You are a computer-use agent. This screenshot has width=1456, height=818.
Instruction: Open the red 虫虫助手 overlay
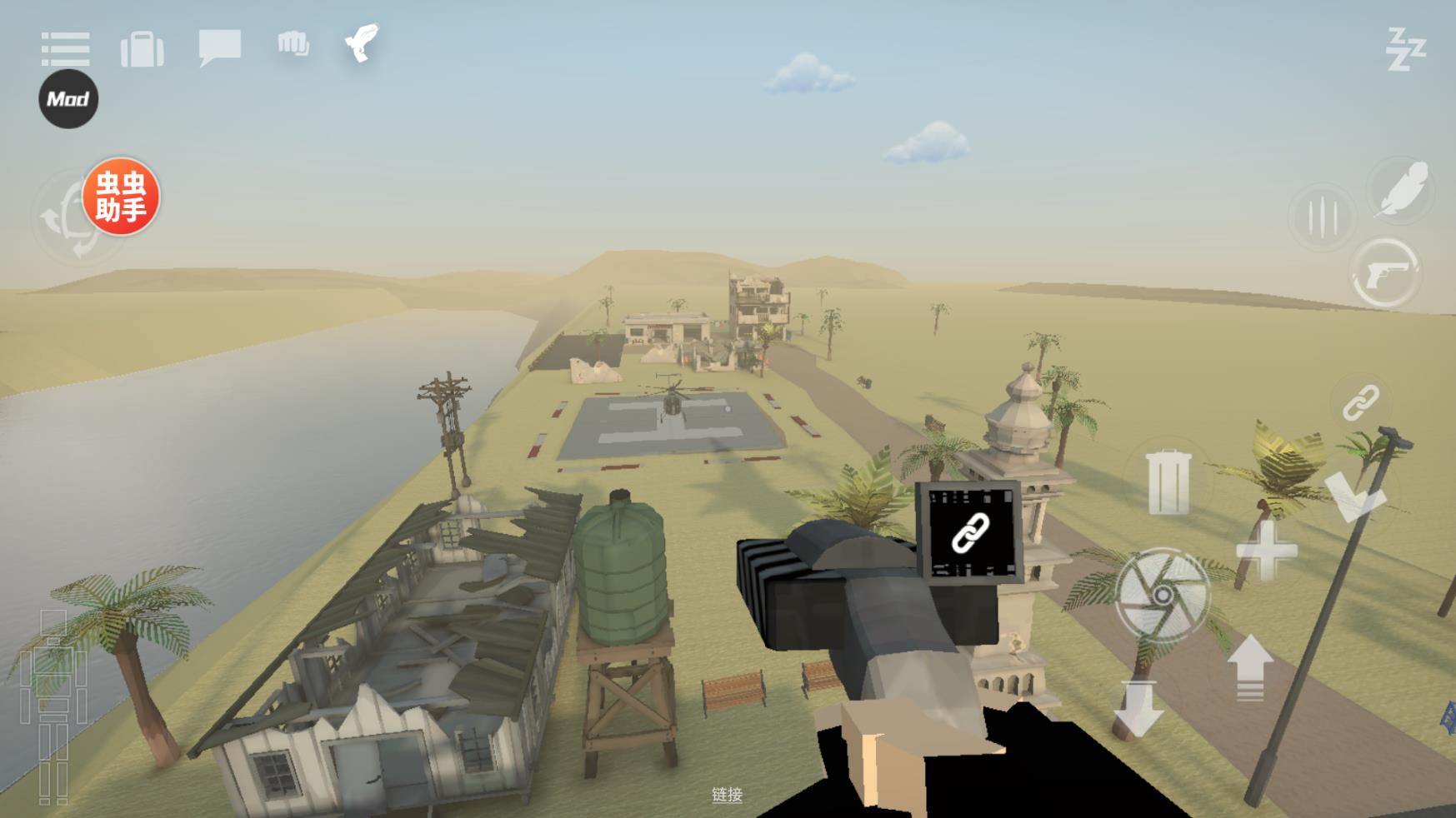point(121,197)
